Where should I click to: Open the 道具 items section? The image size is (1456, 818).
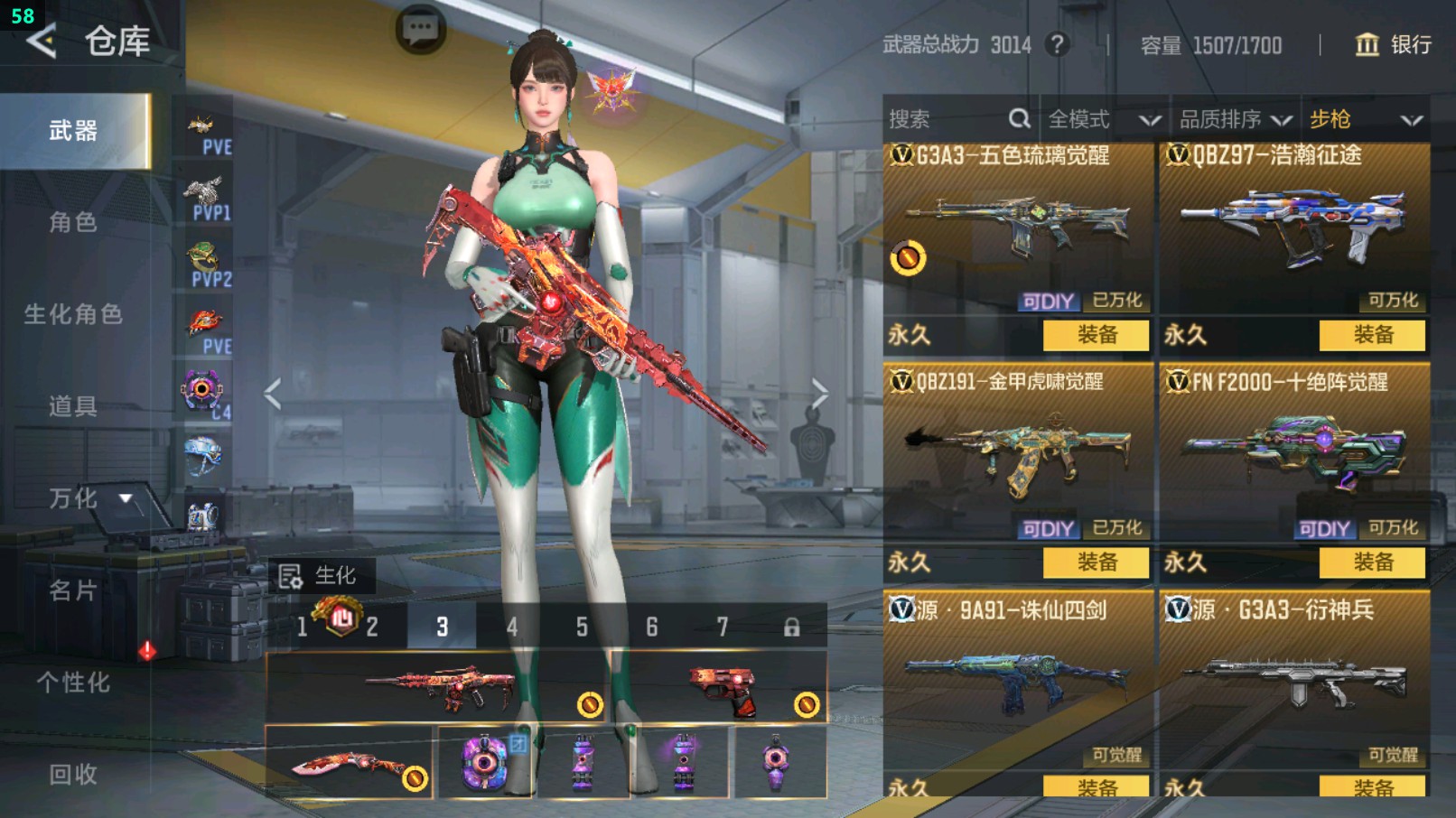pos(73,406)
